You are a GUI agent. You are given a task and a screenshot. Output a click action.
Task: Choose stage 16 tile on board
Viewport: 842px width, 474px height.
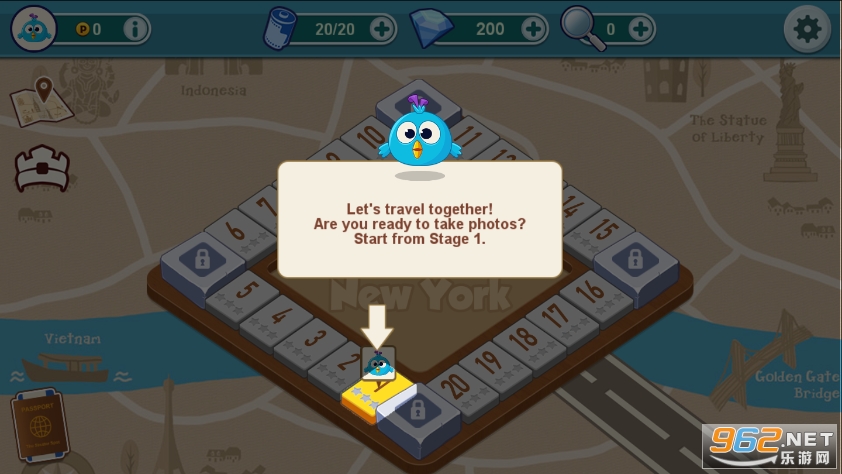point(590,292)
